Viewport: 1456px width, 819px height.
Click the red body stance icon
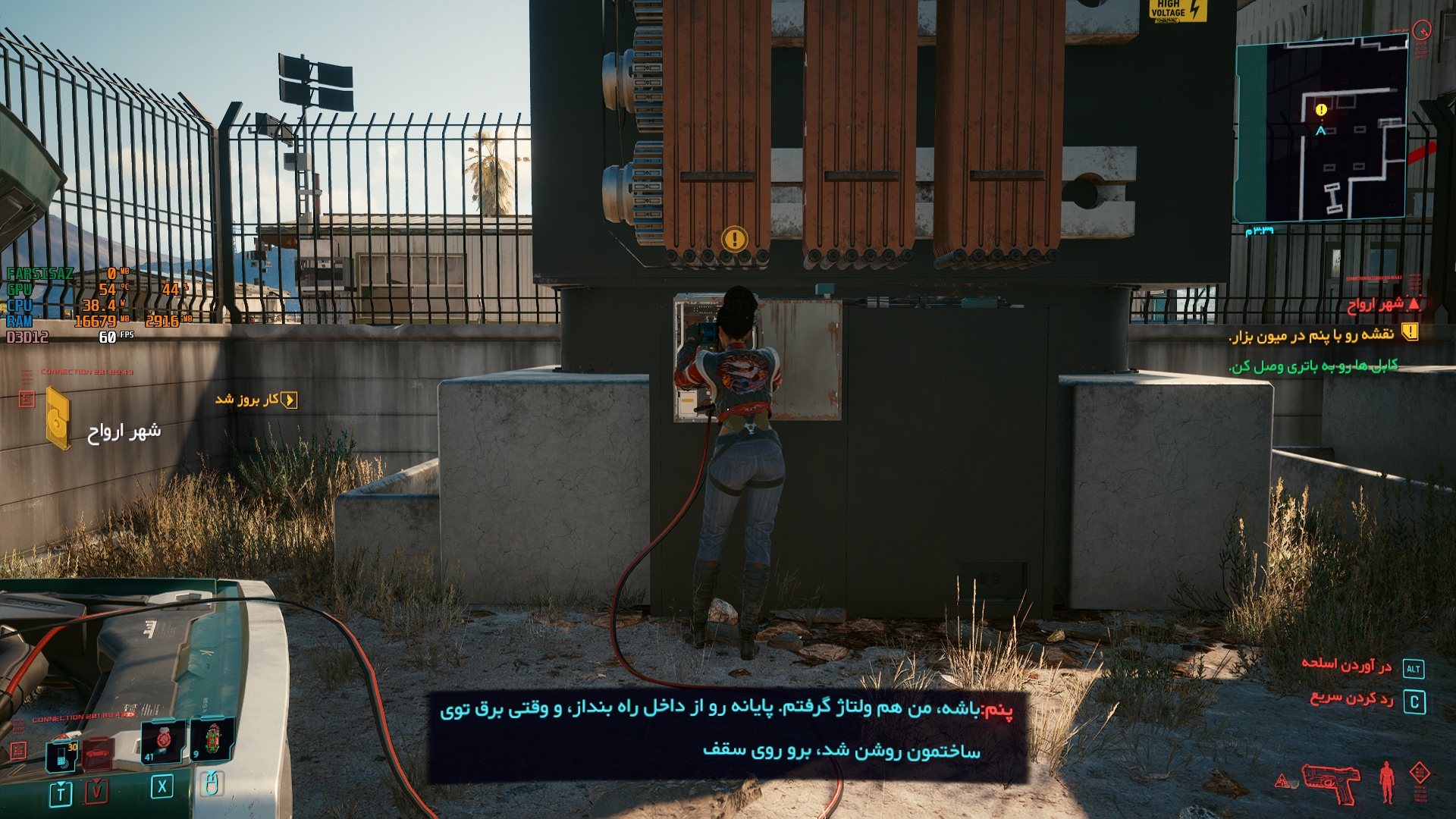1387,782
